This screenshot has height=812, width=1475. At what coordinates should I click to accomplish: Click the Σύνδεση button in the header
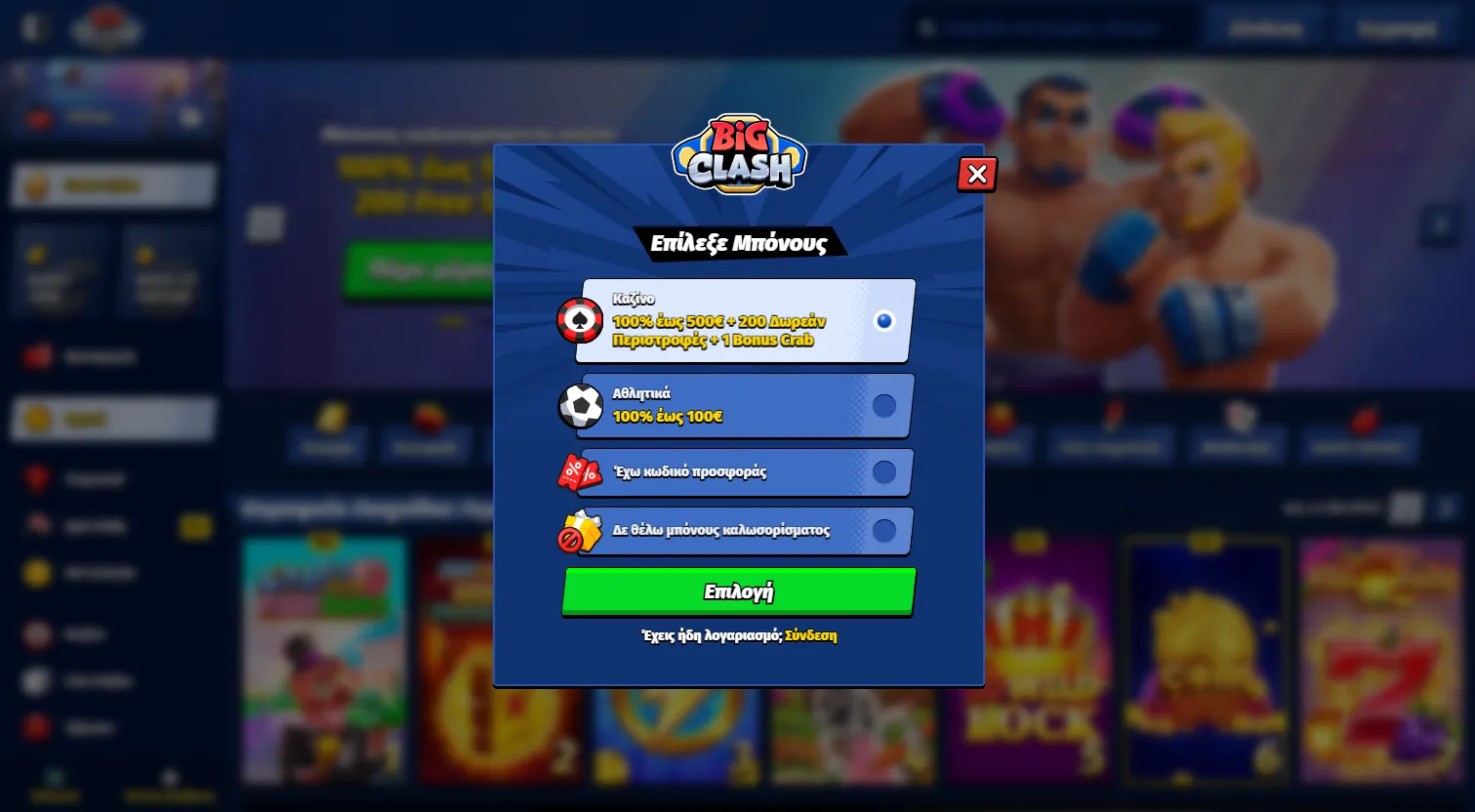1265,26
